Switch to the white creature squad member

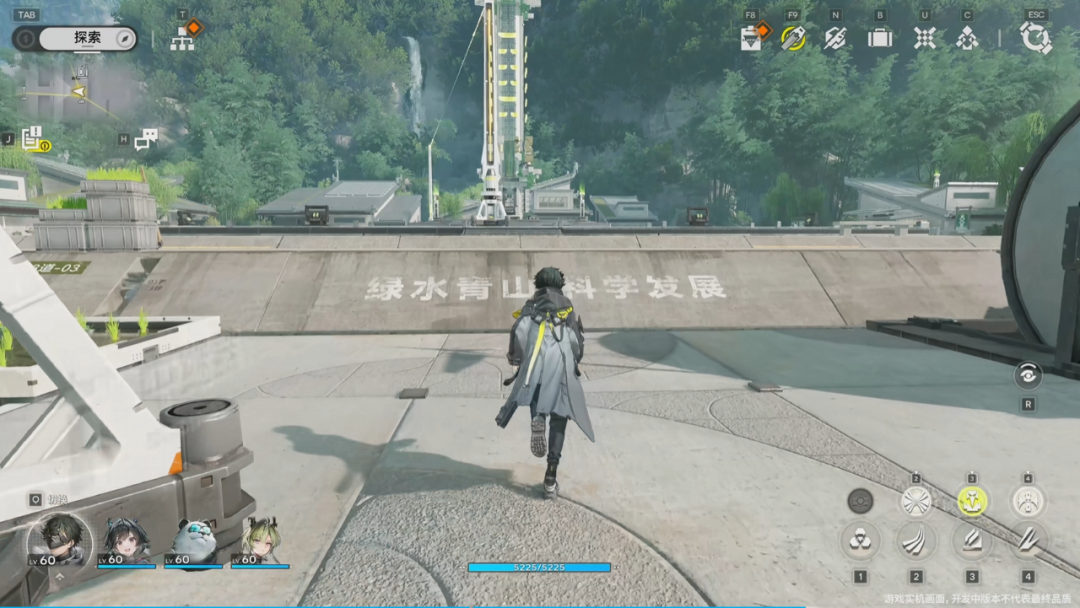click(x=194, y=541)
